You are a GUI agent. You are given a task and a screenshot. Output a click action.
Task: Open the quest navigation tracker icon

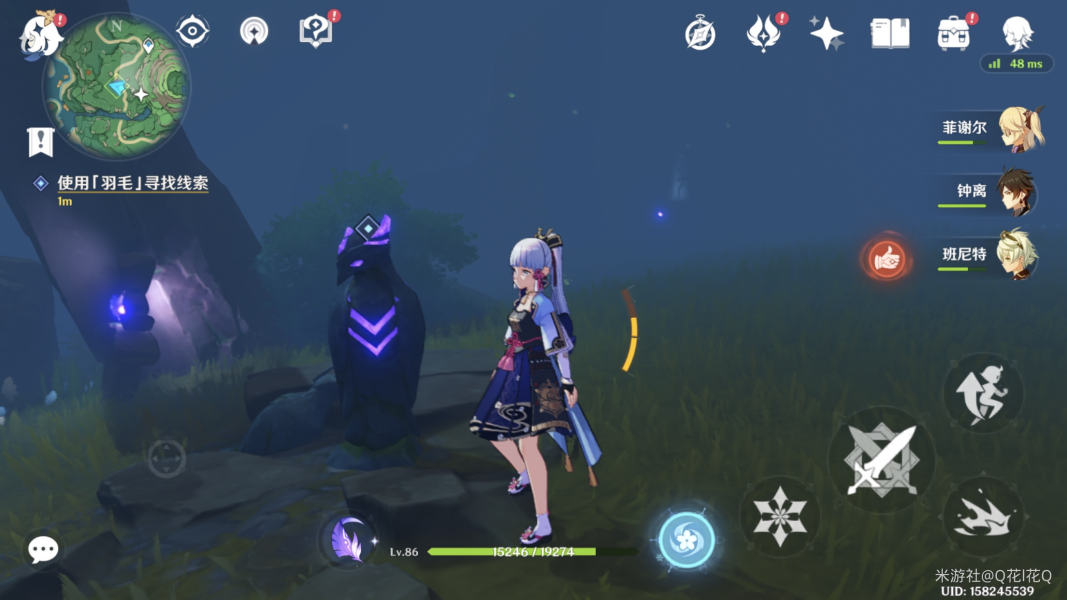point(40,142)
